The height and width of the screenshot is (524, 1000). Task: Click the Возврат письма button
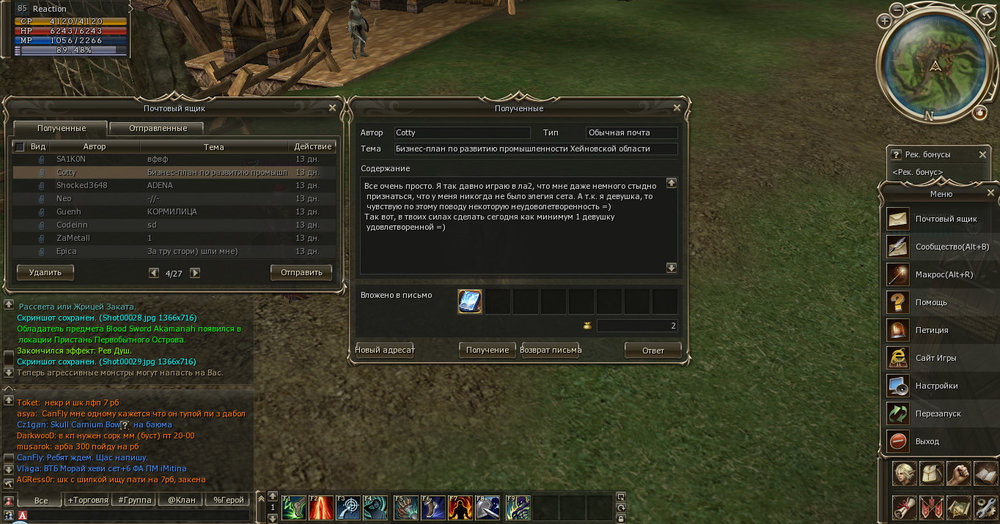click(x=550, y=350)
